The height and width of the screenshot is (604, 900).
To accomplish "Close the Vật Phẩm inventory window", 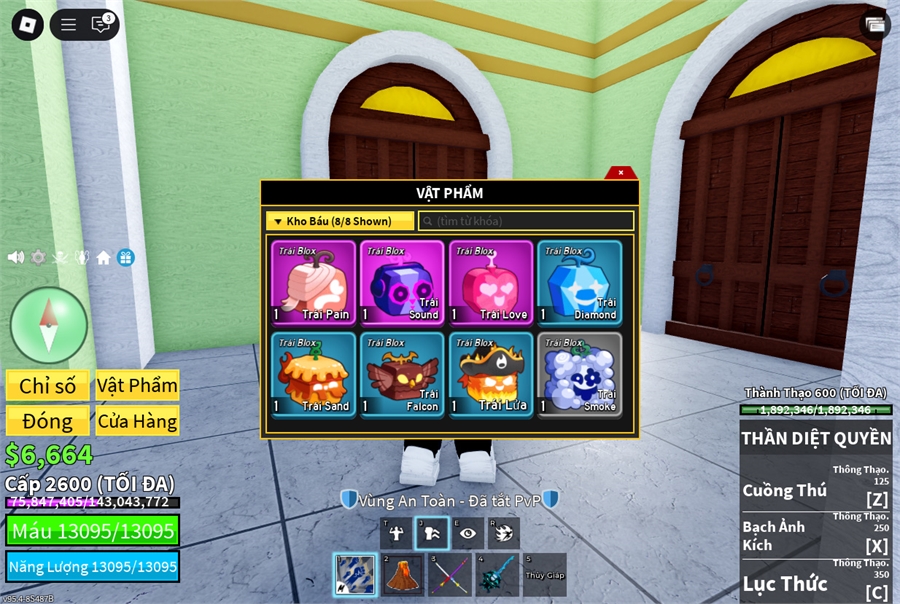I will [x=621, y=173].
